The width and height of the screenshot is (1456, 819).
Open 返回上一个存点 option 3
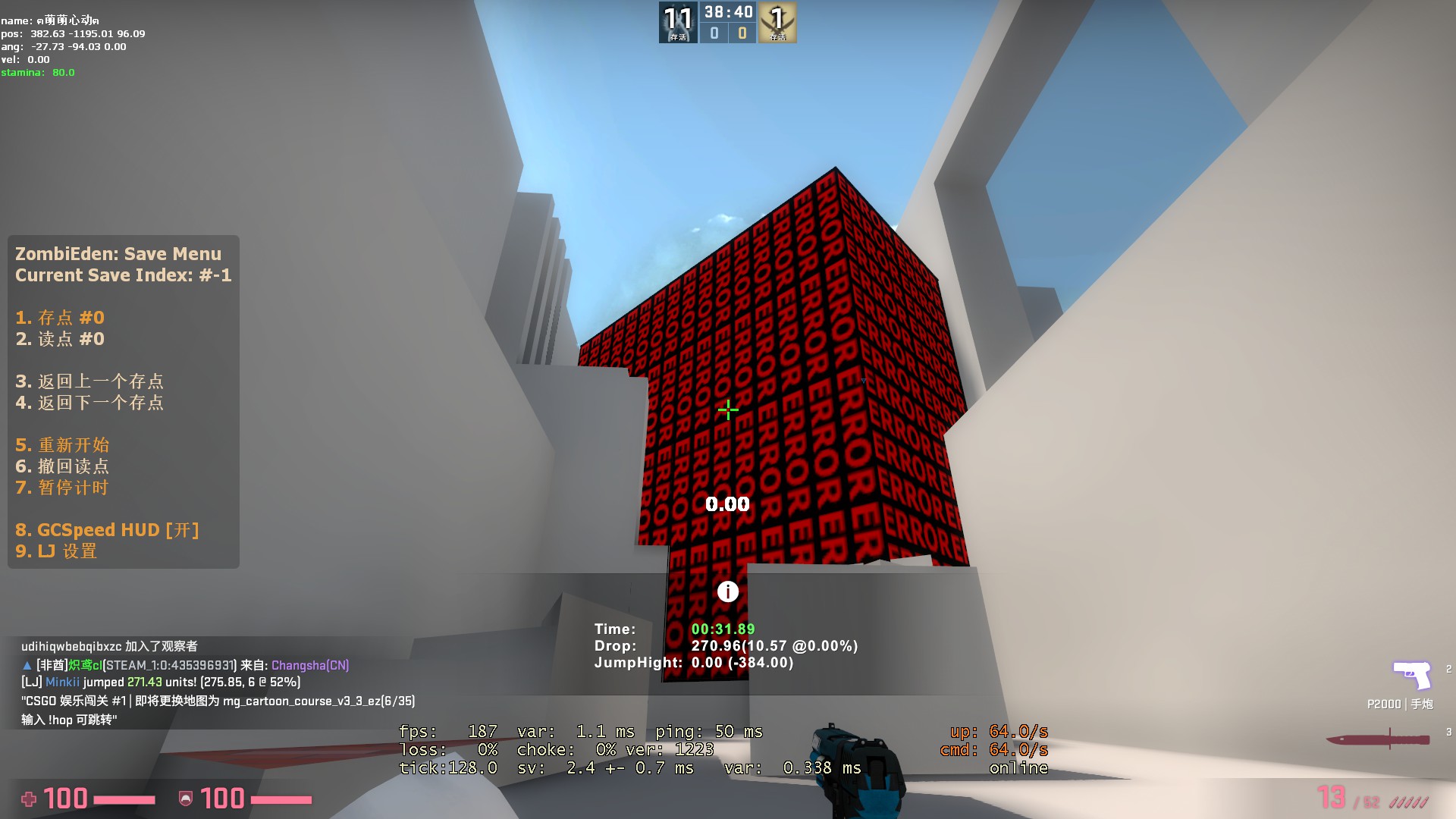point(92,381)
